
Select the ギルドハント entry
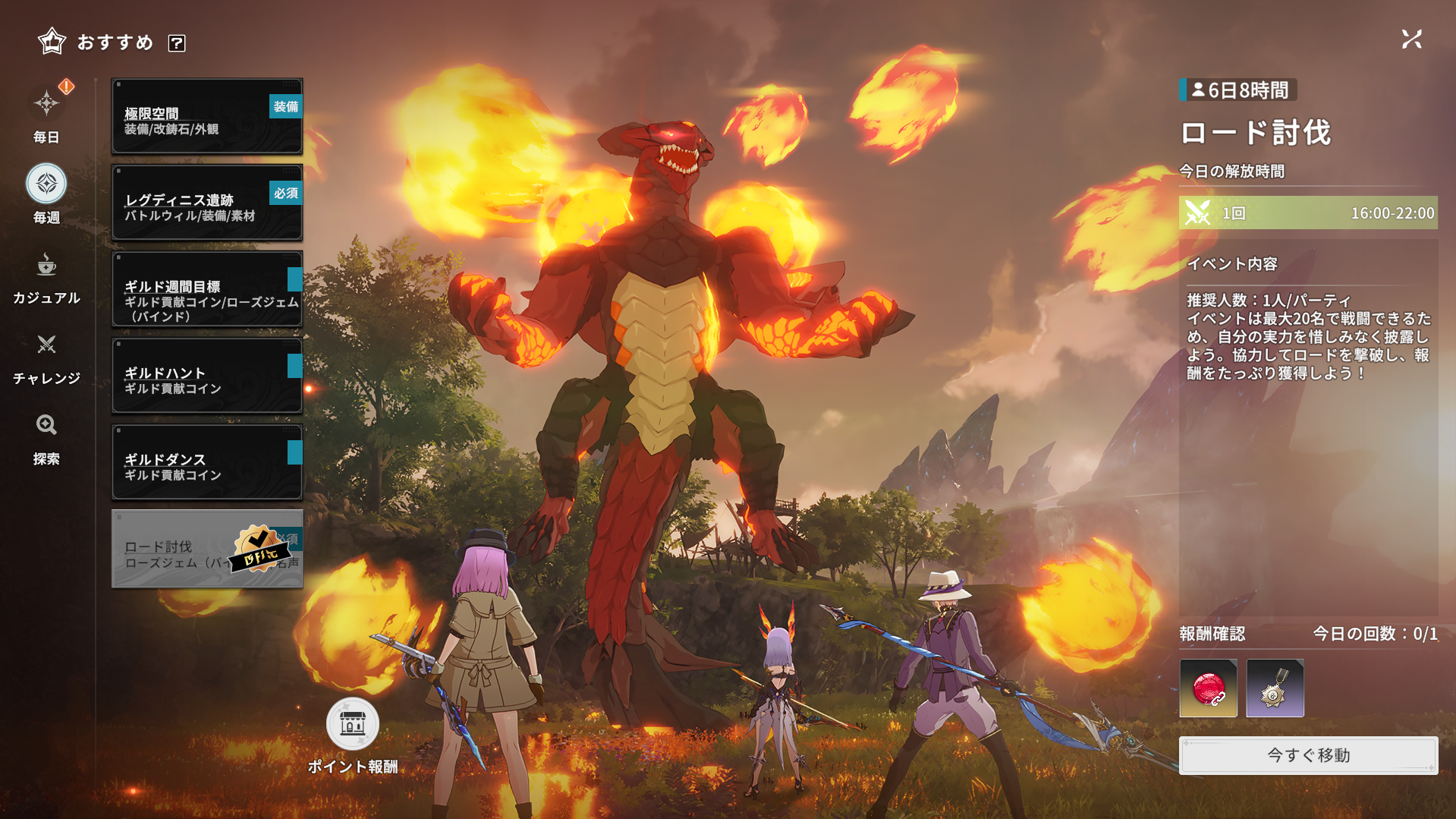206,376
